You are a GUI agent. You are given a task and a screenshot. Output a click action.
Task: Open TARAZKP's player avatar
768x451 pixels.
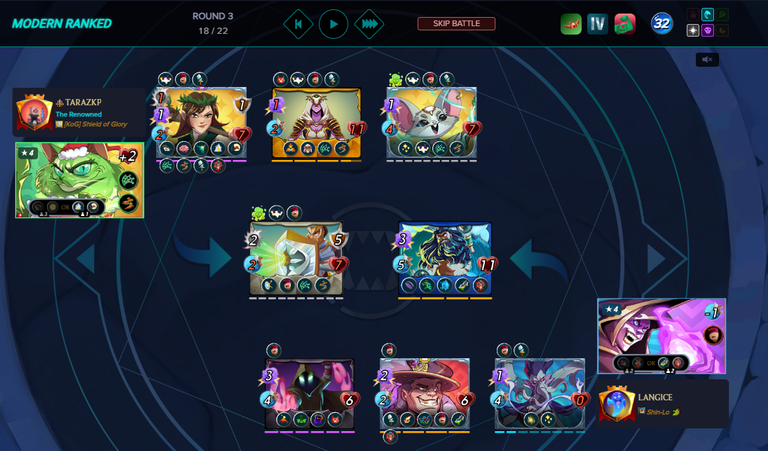(34, 113)
